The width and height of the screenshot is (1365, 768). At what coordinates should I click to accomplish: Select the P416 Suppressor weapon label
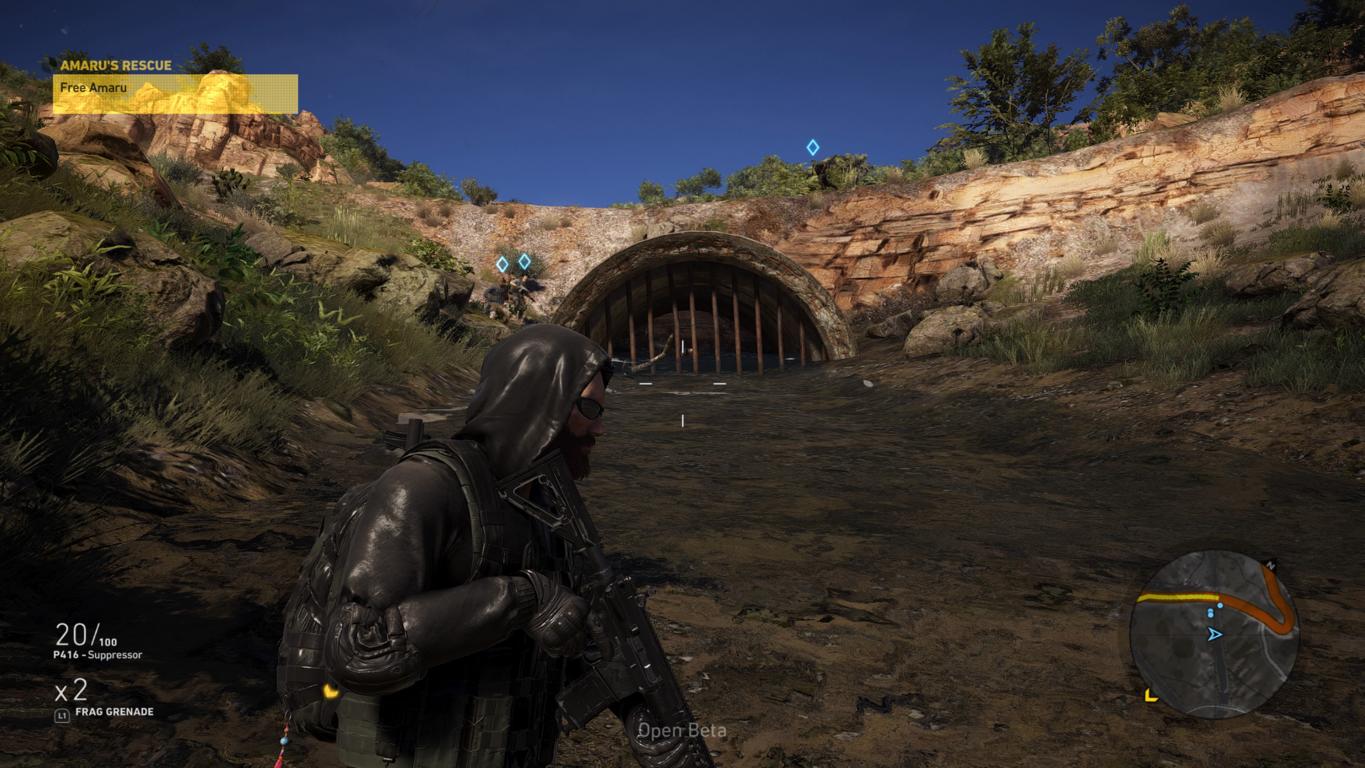[x=98, y=655]
